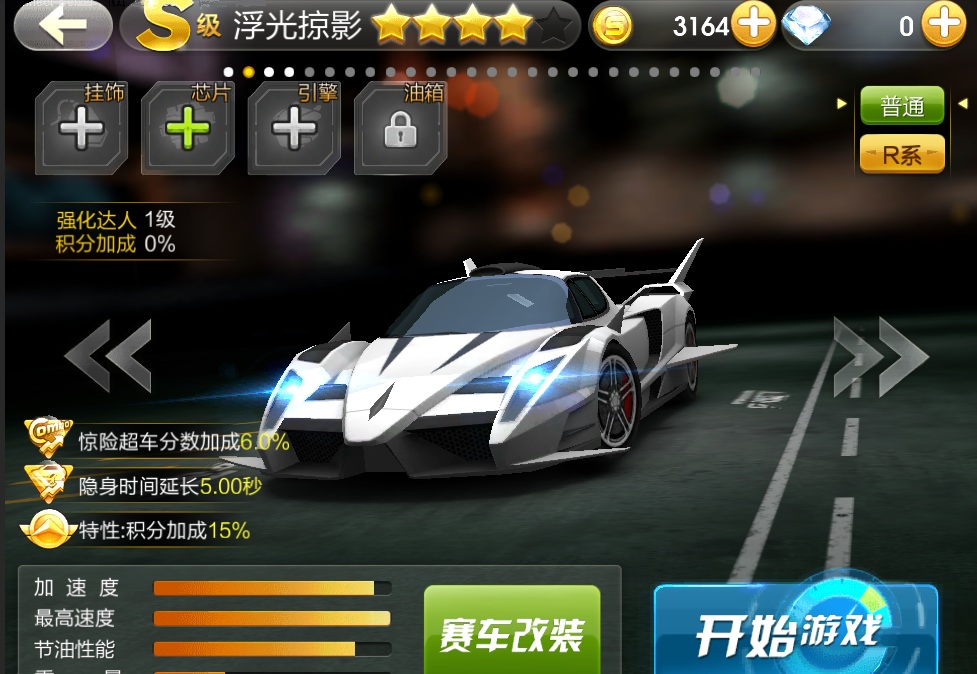This screenshot has width=977, height=674.
Task: Open the 引擎 engine slot
Action: click(294, 131)
